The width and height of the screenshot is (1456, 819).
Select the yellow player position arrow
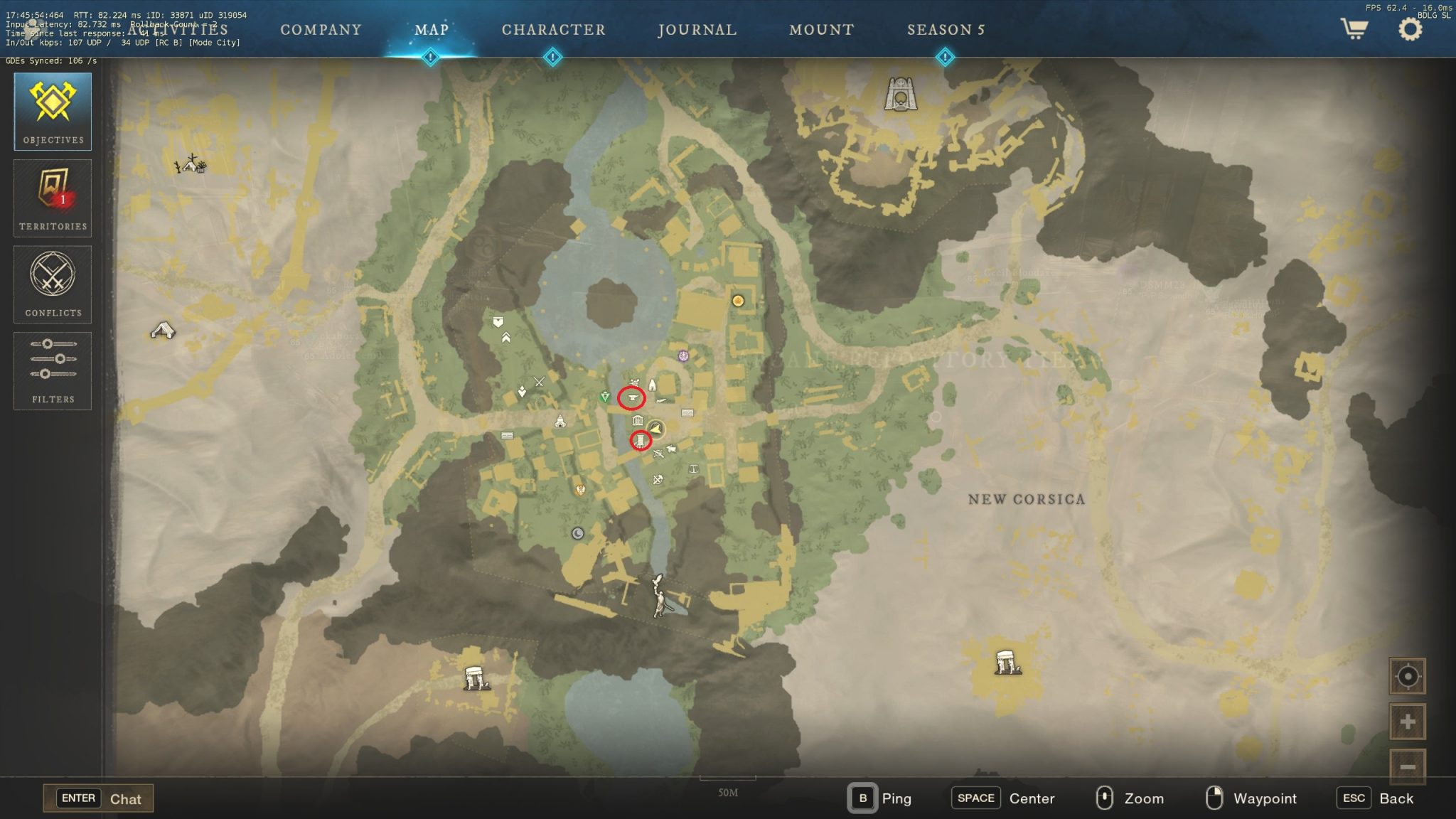[655, 429]
